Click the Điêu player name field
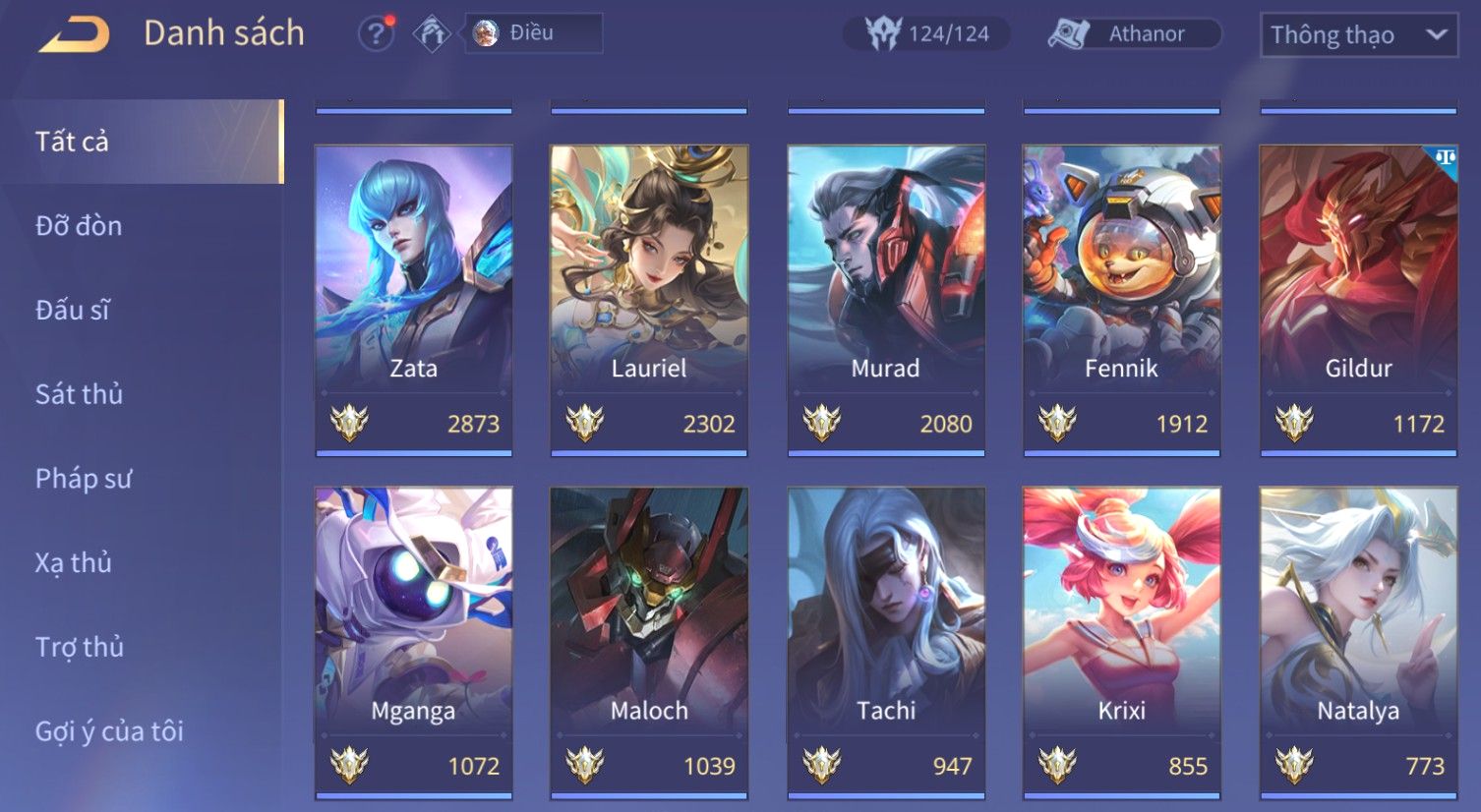The height and width of the screenshot is (812, 1481). click(533, 33)
